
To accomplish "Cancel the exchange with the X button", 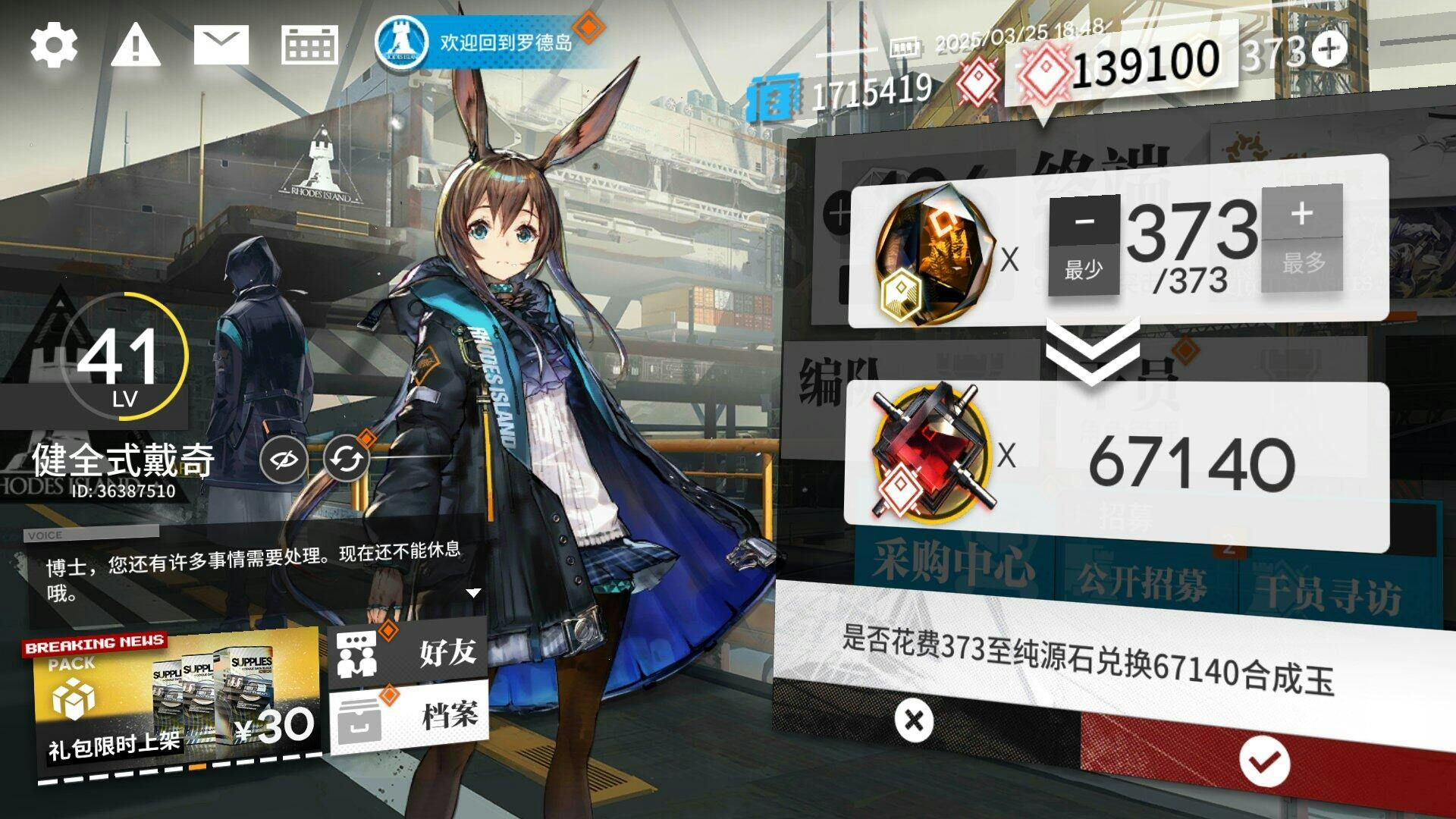I will click(x=914, y=720).
